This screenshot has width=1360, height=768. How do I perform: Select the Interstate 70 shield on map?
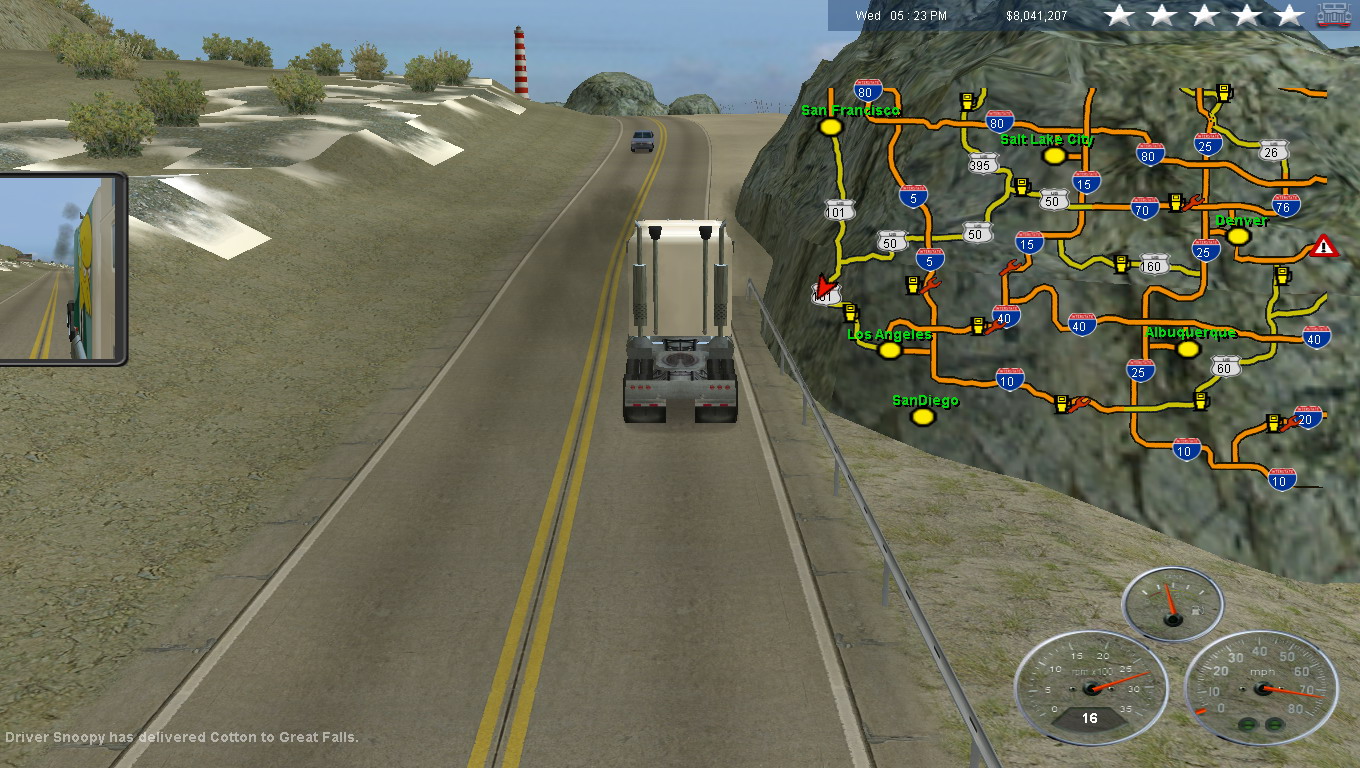[x=1144, y=209]
